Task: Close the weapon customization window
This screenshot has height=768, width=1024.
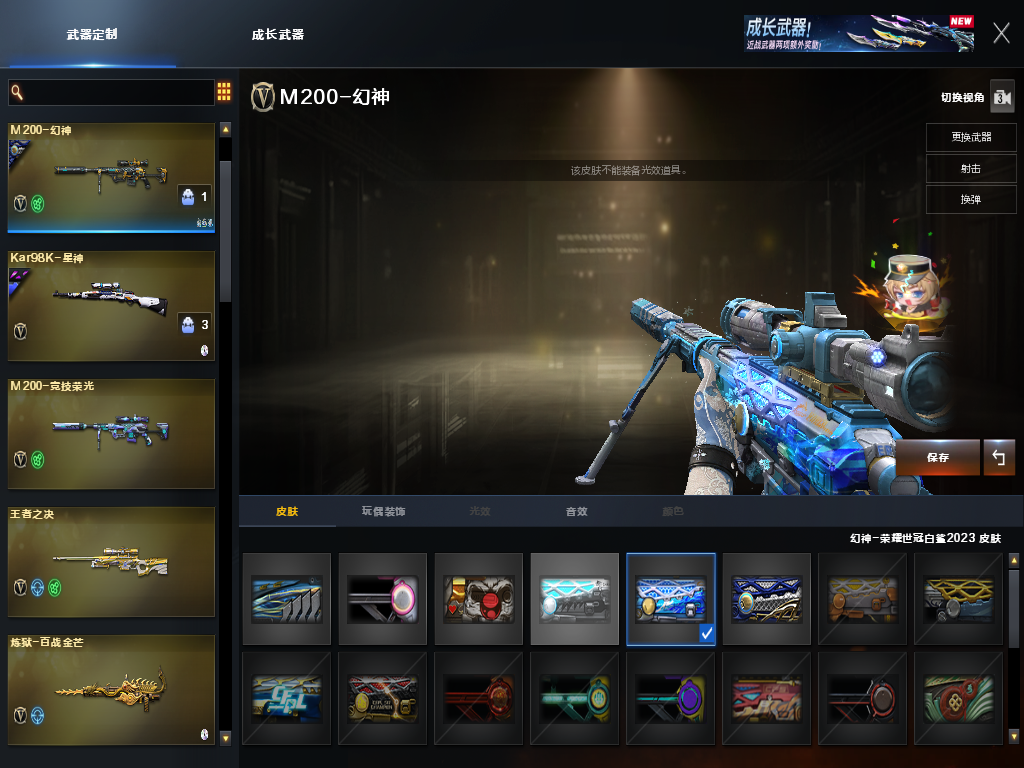Action: click(1001, 33)
